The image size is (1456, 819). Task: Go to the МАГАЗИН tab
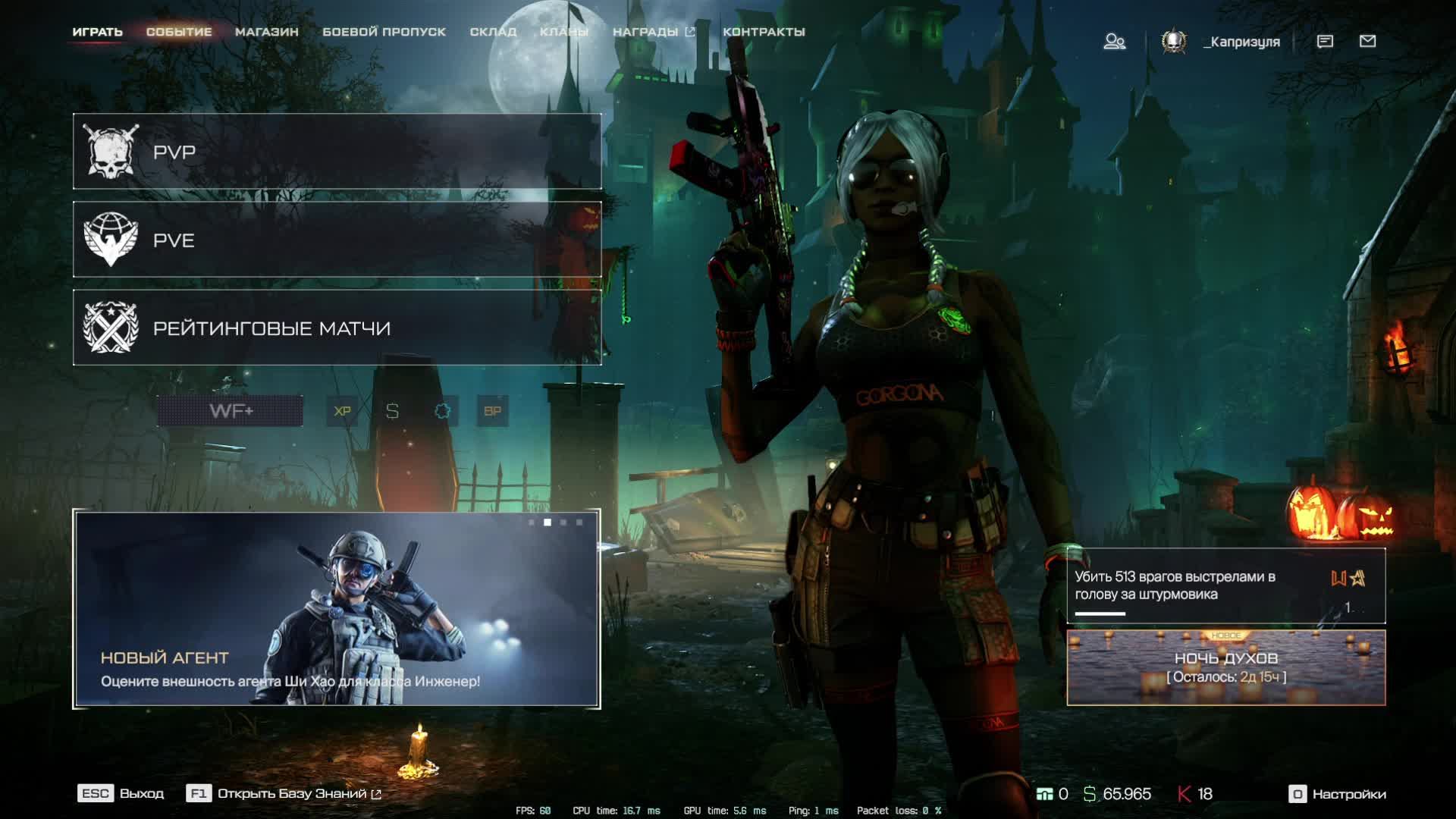pyautogui.click(x=266, y=32)
